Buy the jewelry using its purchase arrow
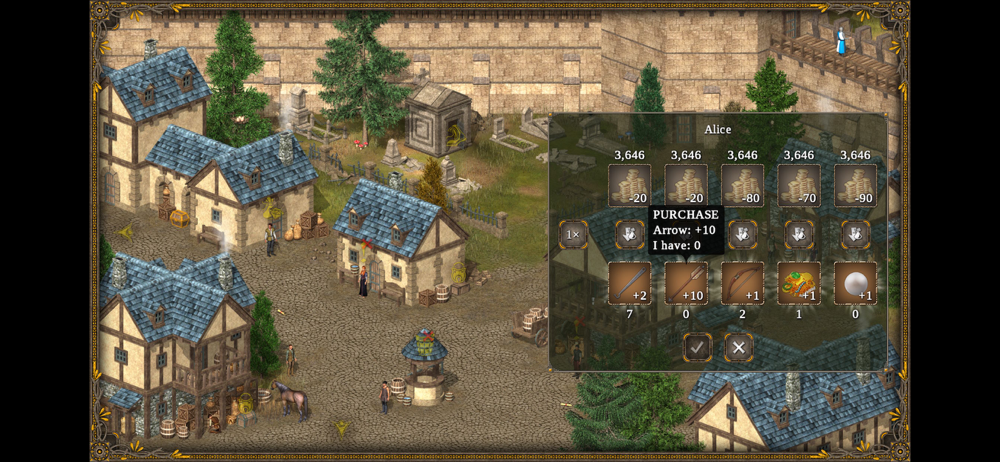This screenshot has height=462, width=1000. pyautogui.click(x=799, y=235)
